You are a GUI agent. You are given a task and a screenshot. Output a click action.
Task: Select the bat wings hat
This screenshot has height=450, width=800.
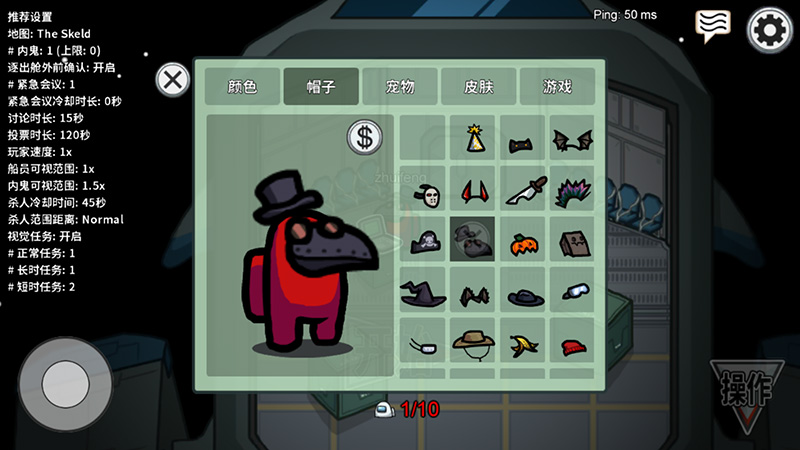(x=572, y=139)
